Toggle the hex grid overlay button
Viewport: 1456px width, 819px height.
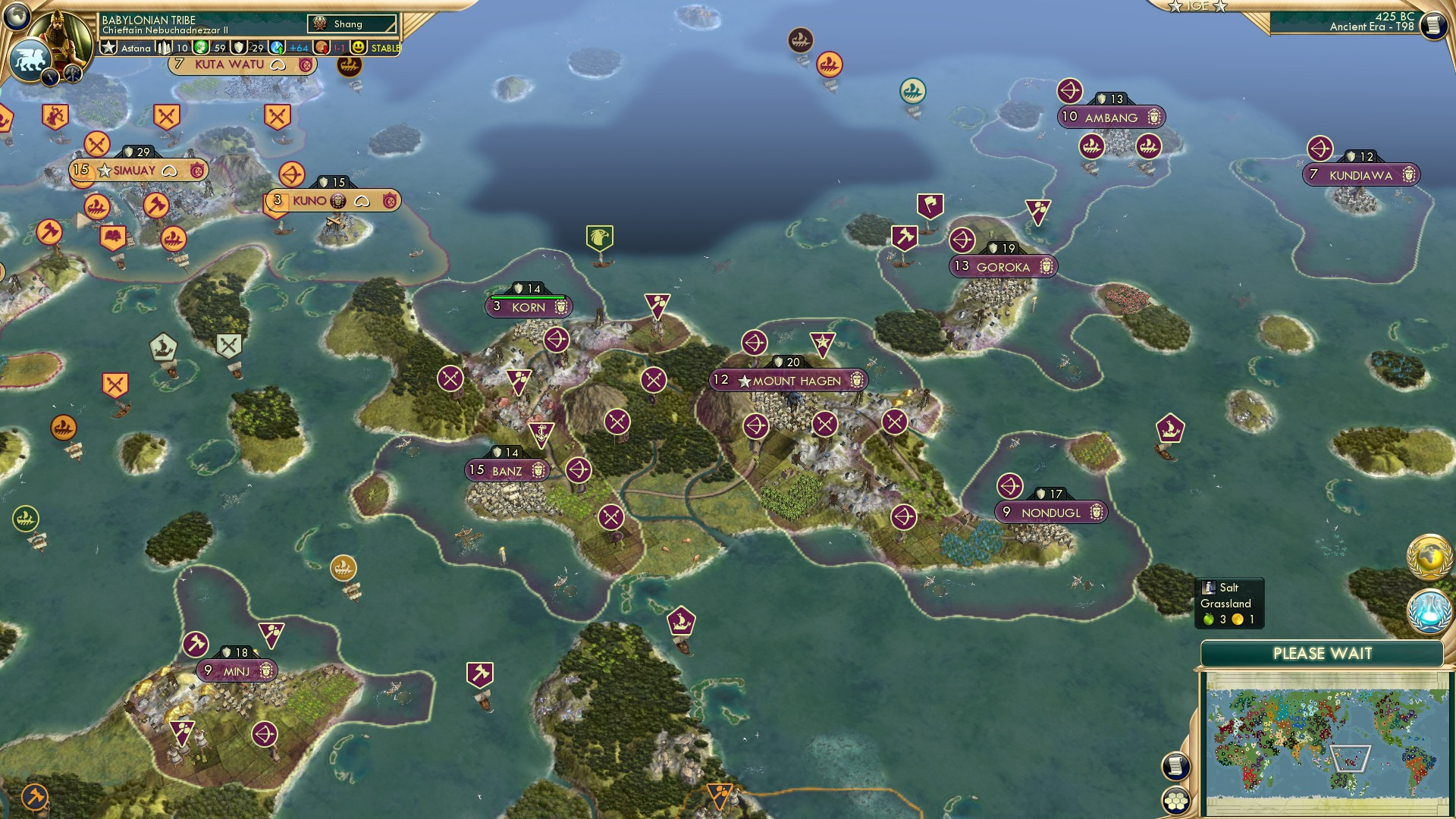click(1174, 800)
